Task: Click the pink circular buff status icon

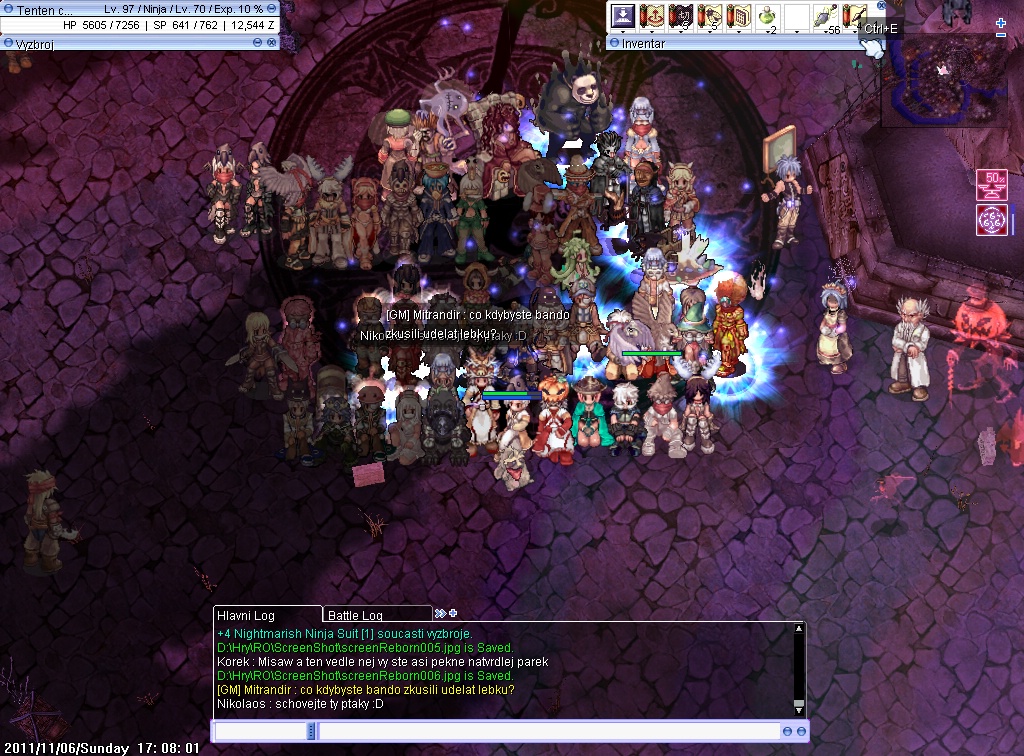Action: (991, 220)
